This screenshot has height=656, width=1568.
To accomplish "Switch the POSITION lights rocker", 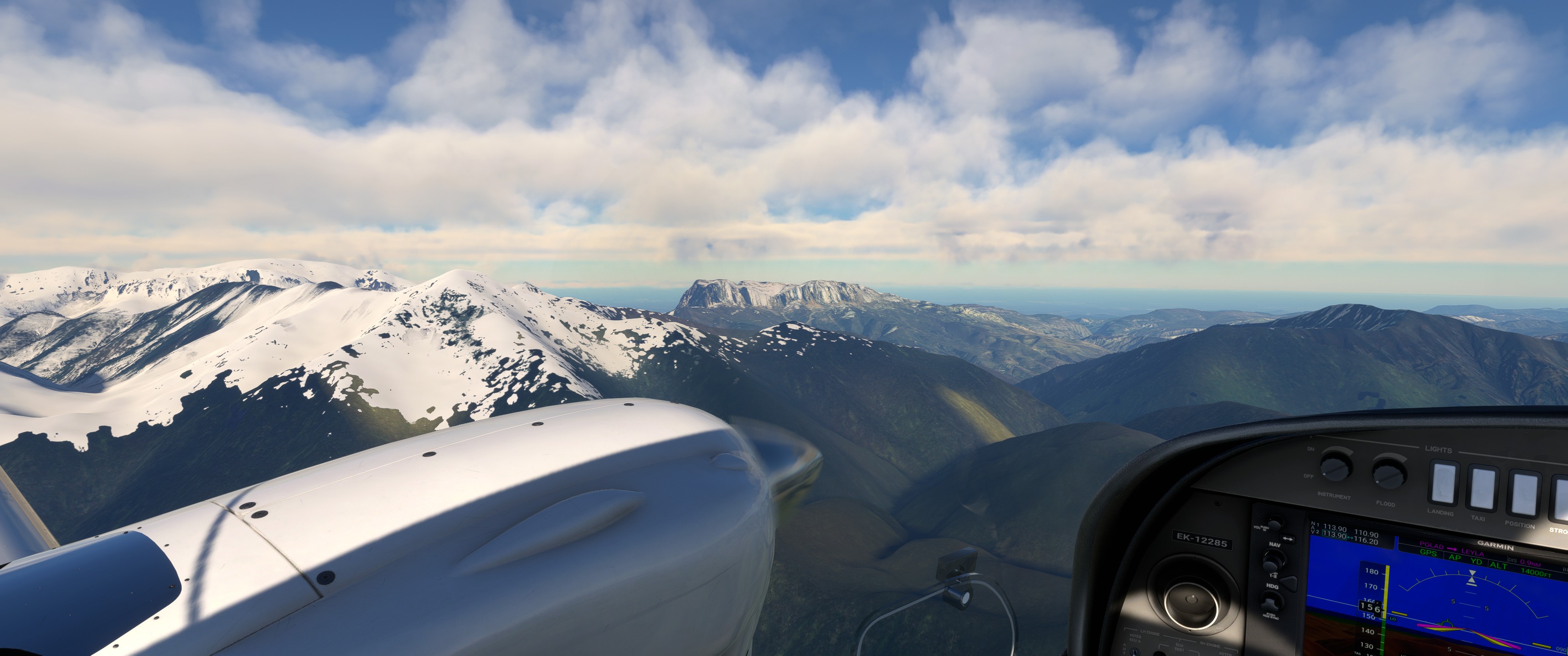I will [x=1524, y=493].
